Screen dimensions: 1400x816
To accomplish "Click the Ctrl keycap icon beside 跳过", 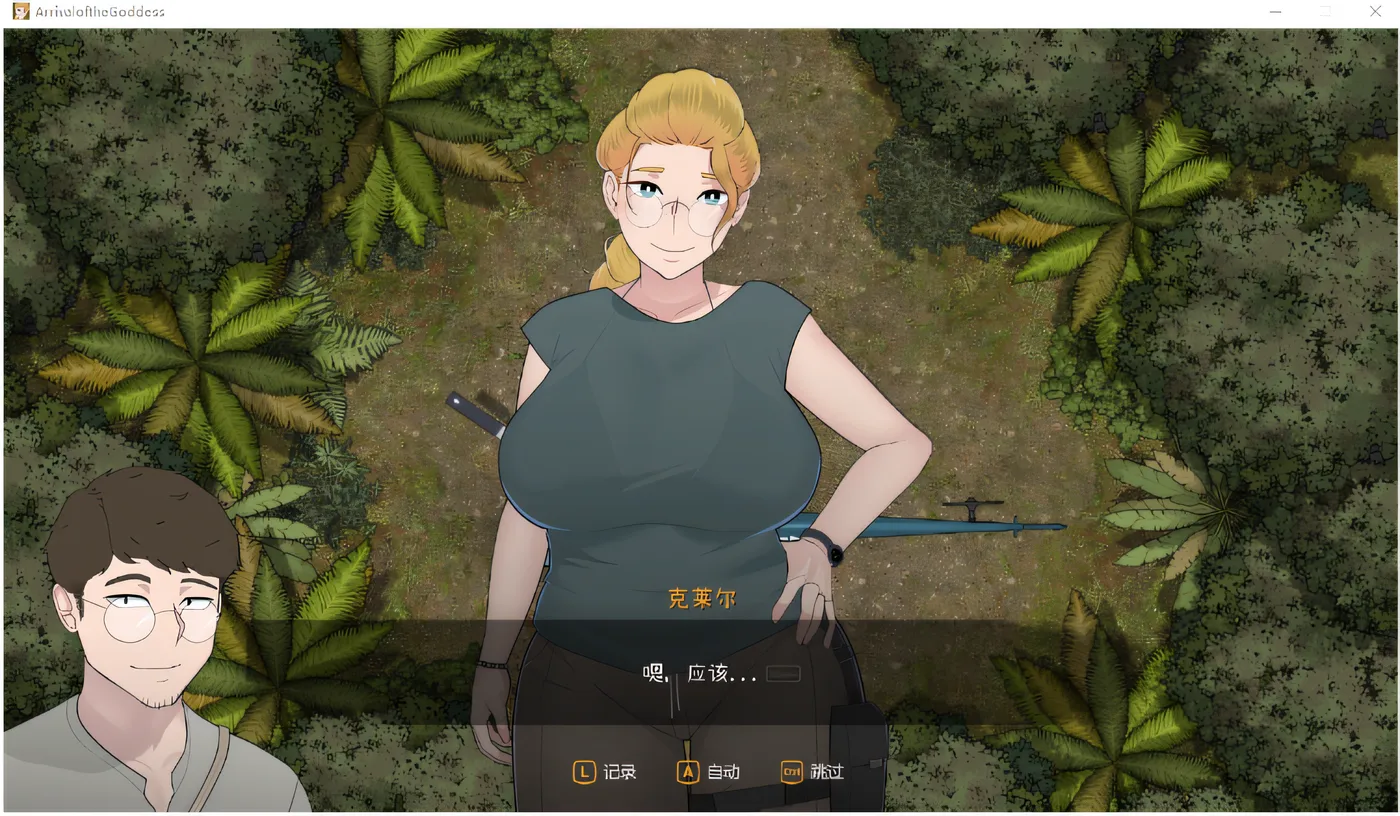I will click(792, 771).
